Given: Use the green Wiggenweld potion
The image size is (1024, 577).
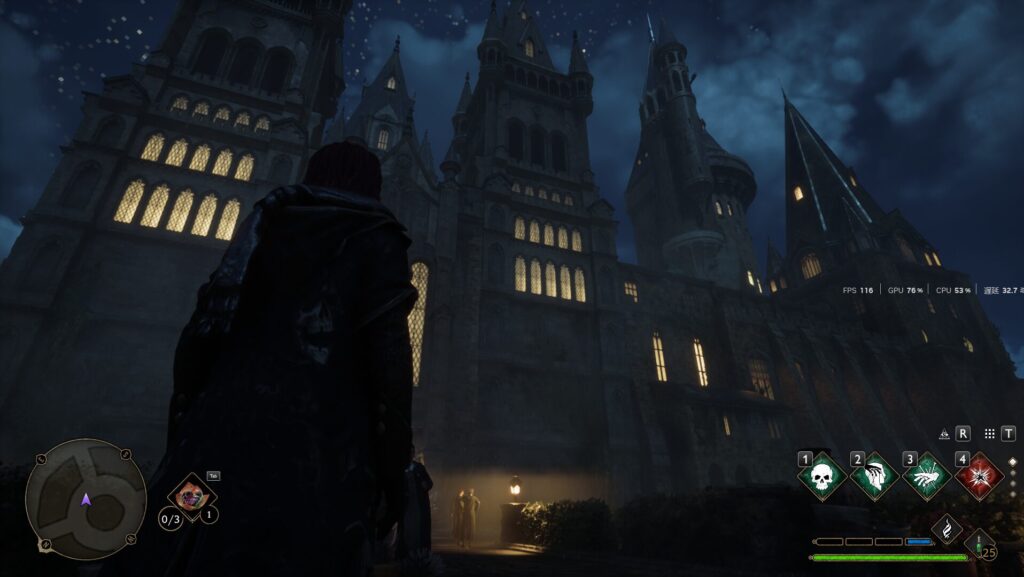Looking at the screenshot, I should click(x=979, y=543).
